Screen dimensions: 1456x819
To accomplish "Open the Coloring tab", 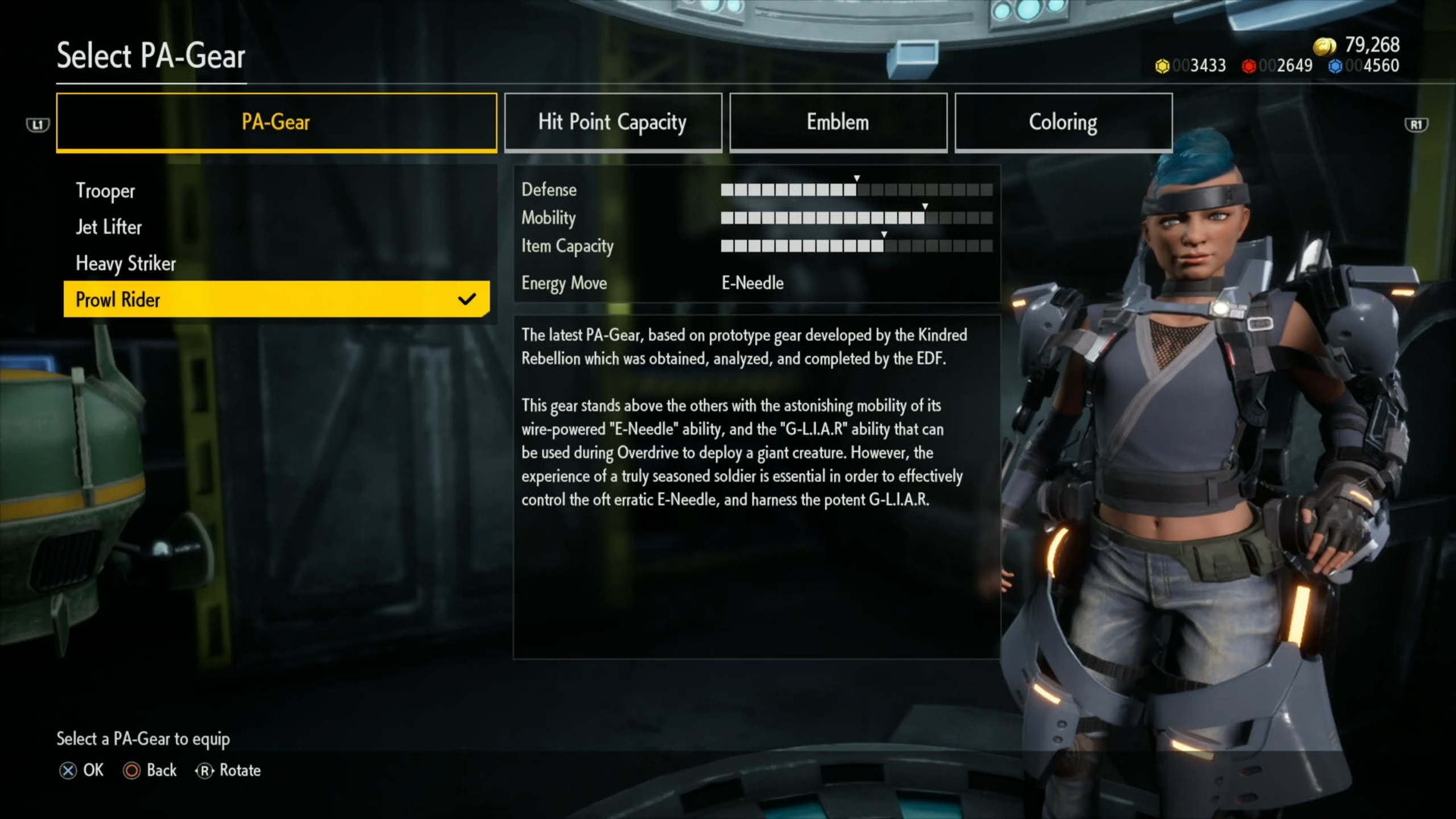I will [x=1063, y=122].
